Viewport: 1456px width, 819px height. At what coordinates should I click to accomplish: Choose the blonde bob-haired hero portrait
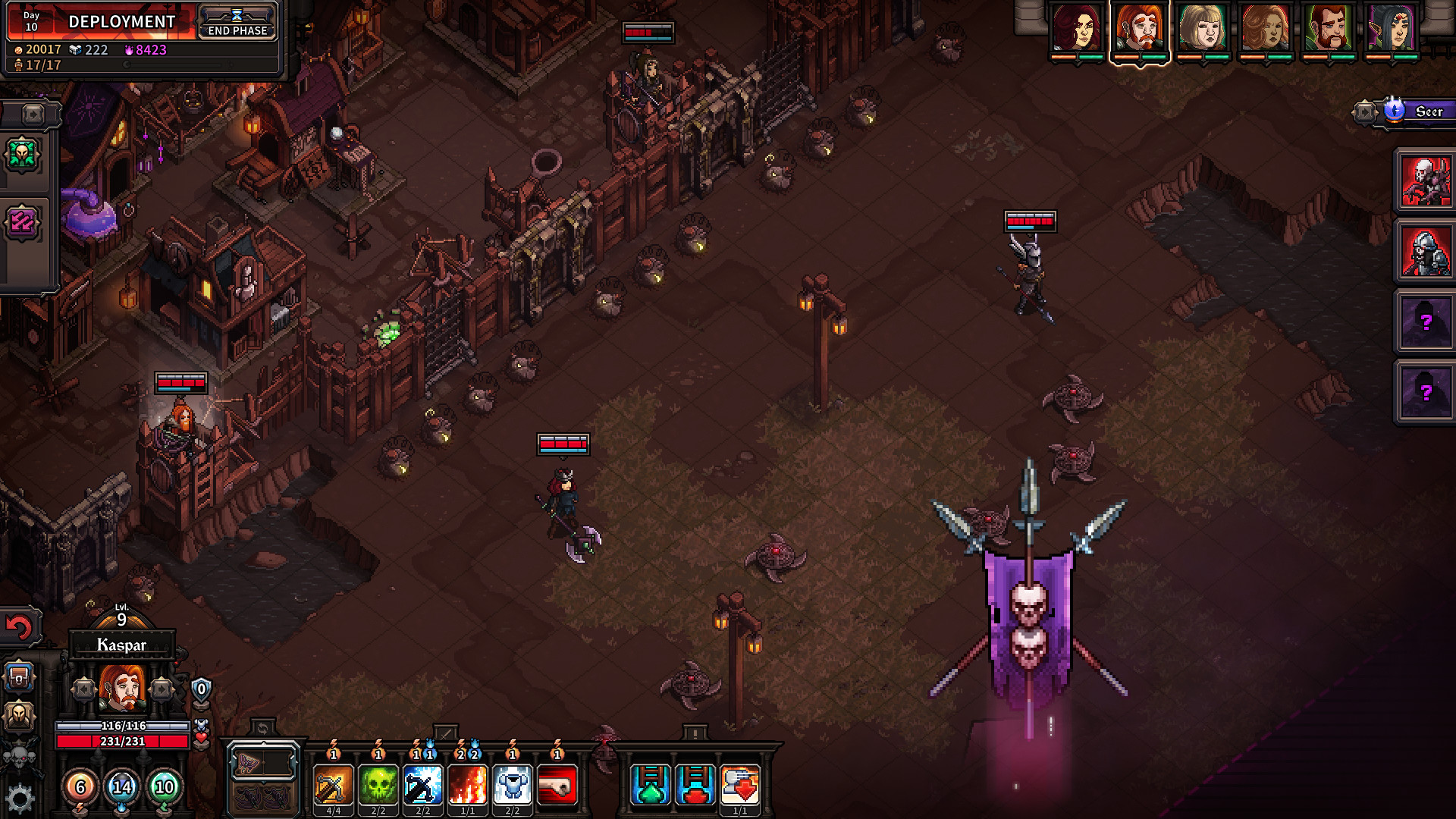[1202, 29]
